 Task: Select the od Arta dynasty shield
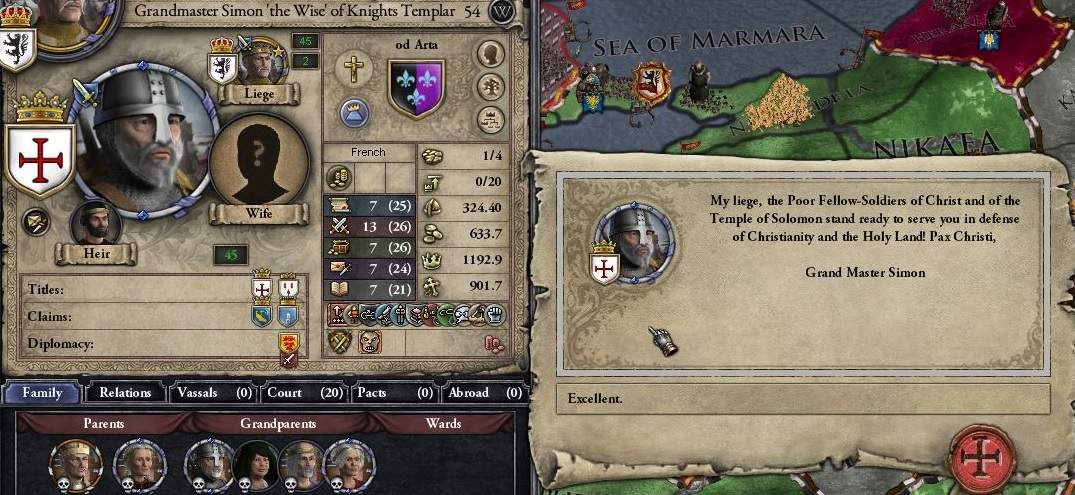tap(415, 86)
